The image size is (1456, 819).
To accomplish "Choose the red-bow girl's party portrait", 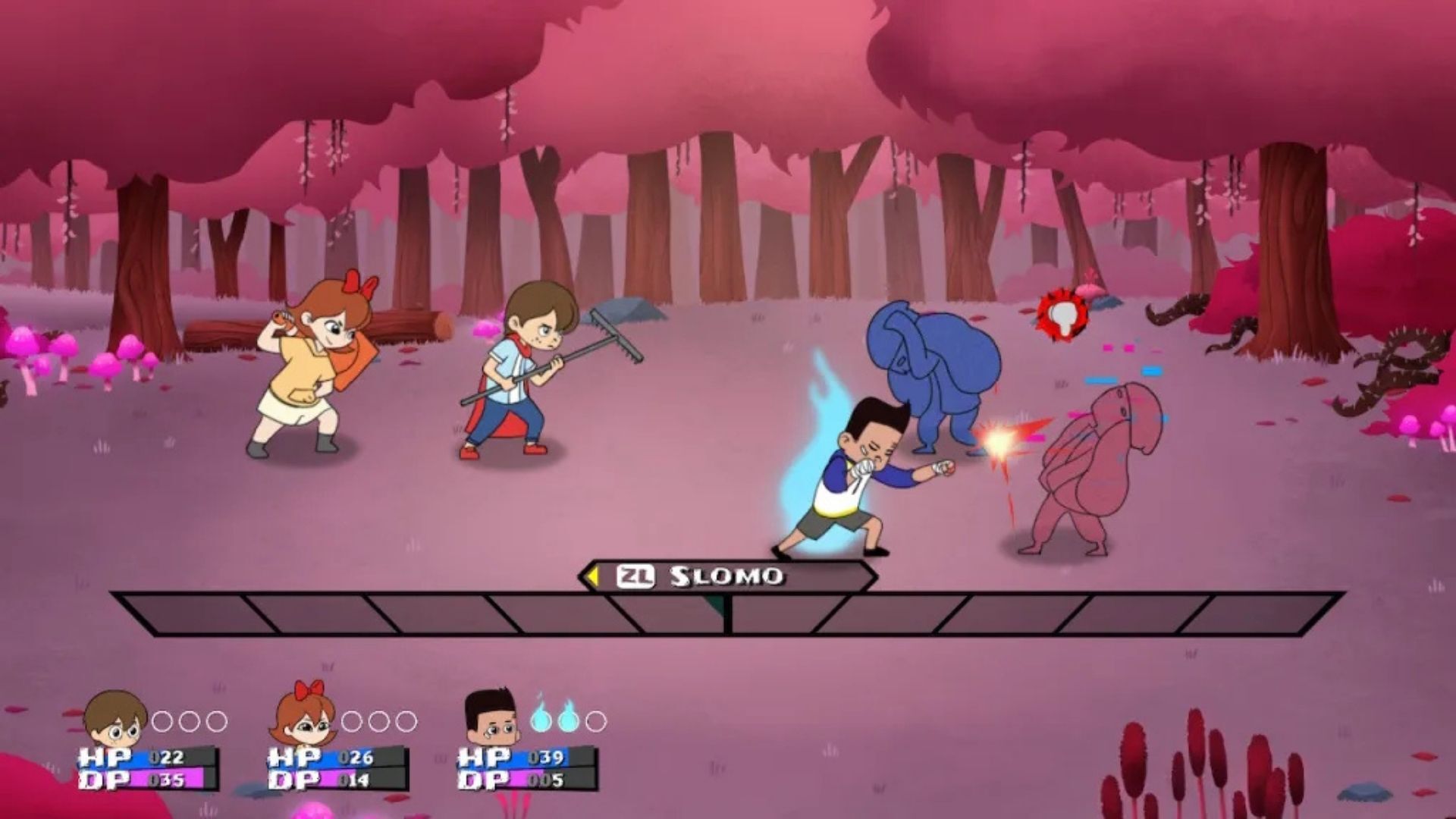I will pyautogui.click(x=304, y=717).
